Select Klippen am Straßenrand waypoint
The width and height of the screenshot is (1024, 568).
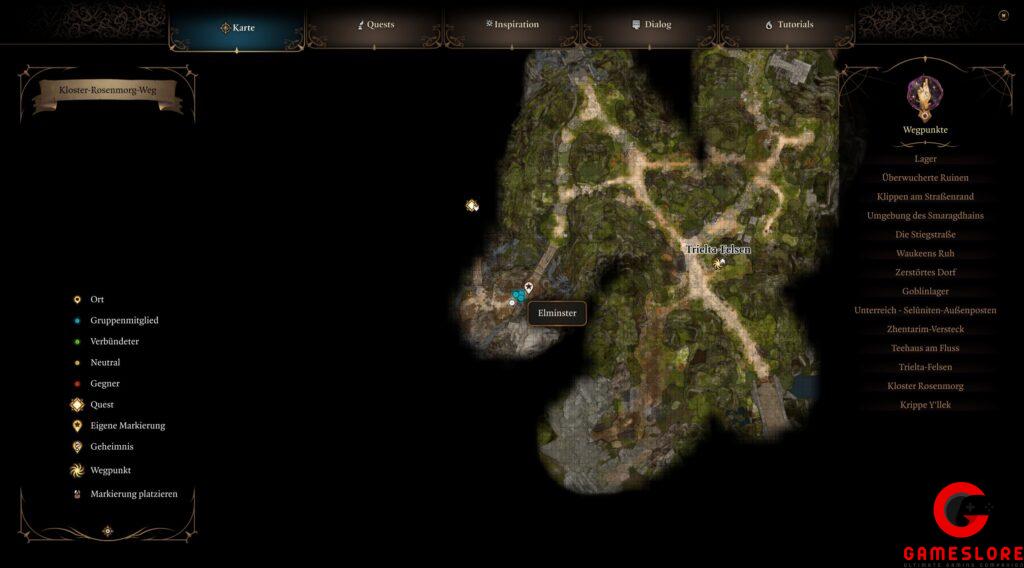click(925, 197)
